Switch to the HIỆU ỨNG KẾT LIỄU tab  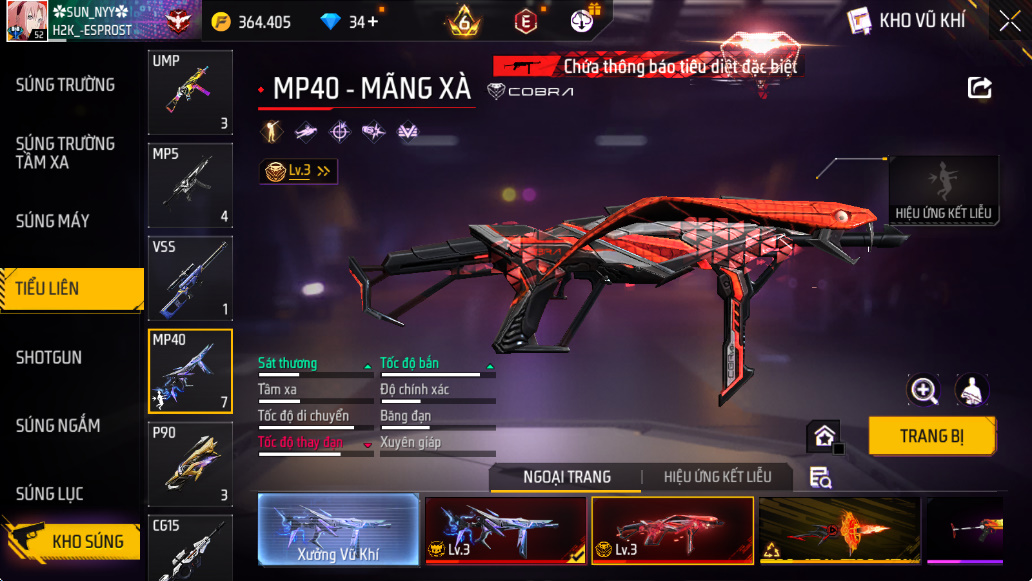point(717,477)
